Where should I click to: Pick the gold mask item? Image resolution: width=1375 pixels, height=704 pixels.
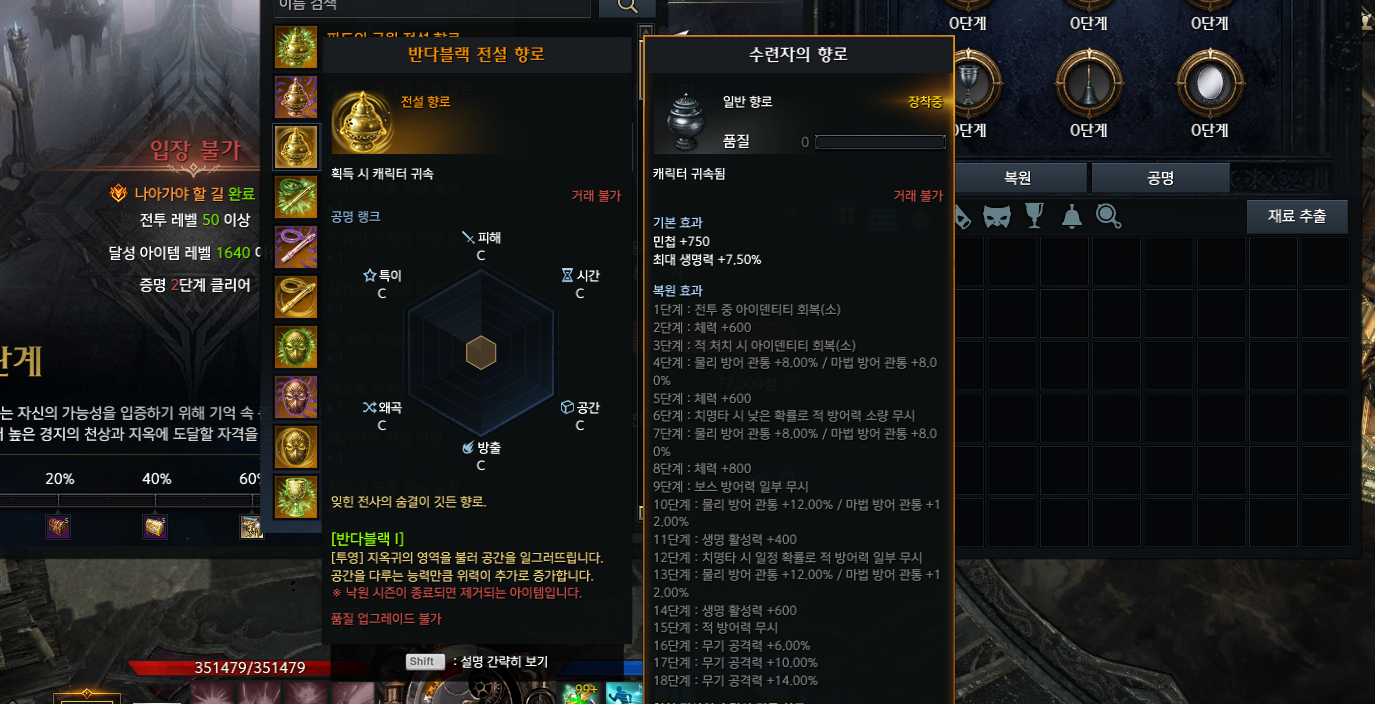[296, 447]
